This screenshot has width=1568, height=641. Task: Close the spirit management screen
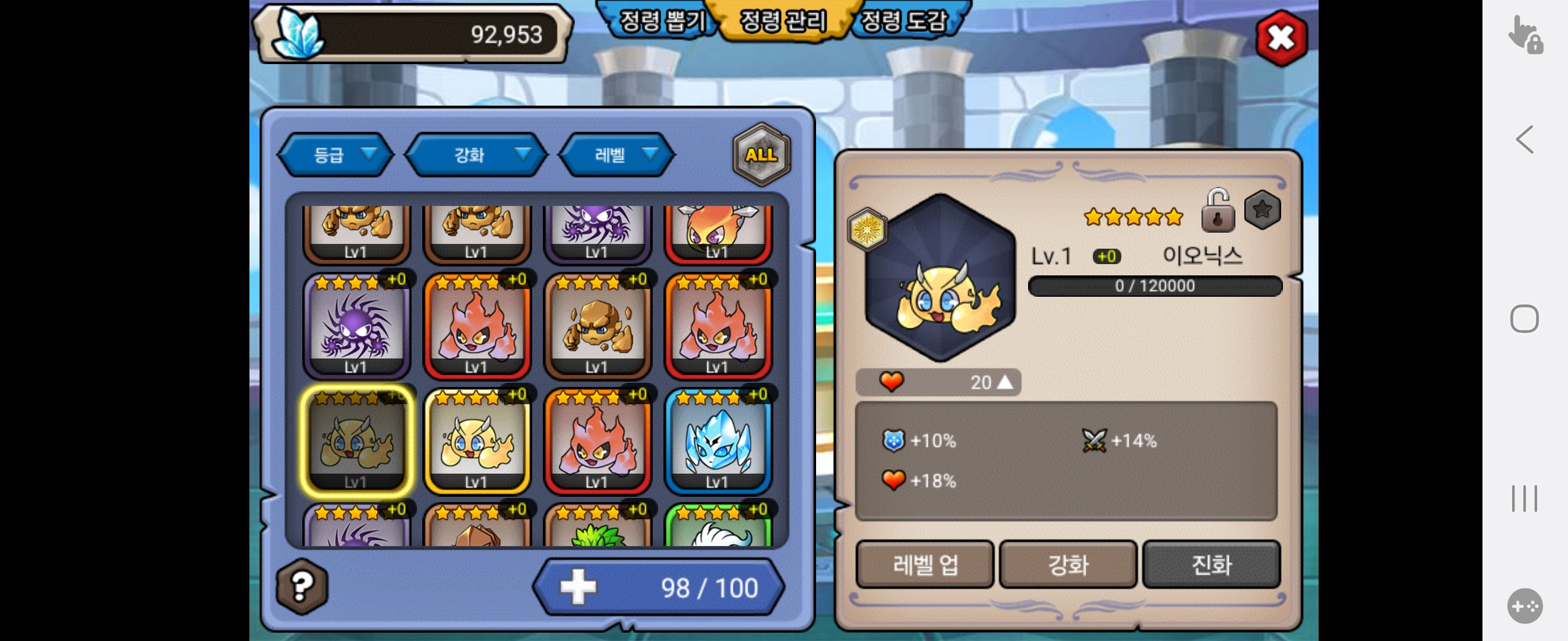pyautogui.click(x=1281, y=39)
